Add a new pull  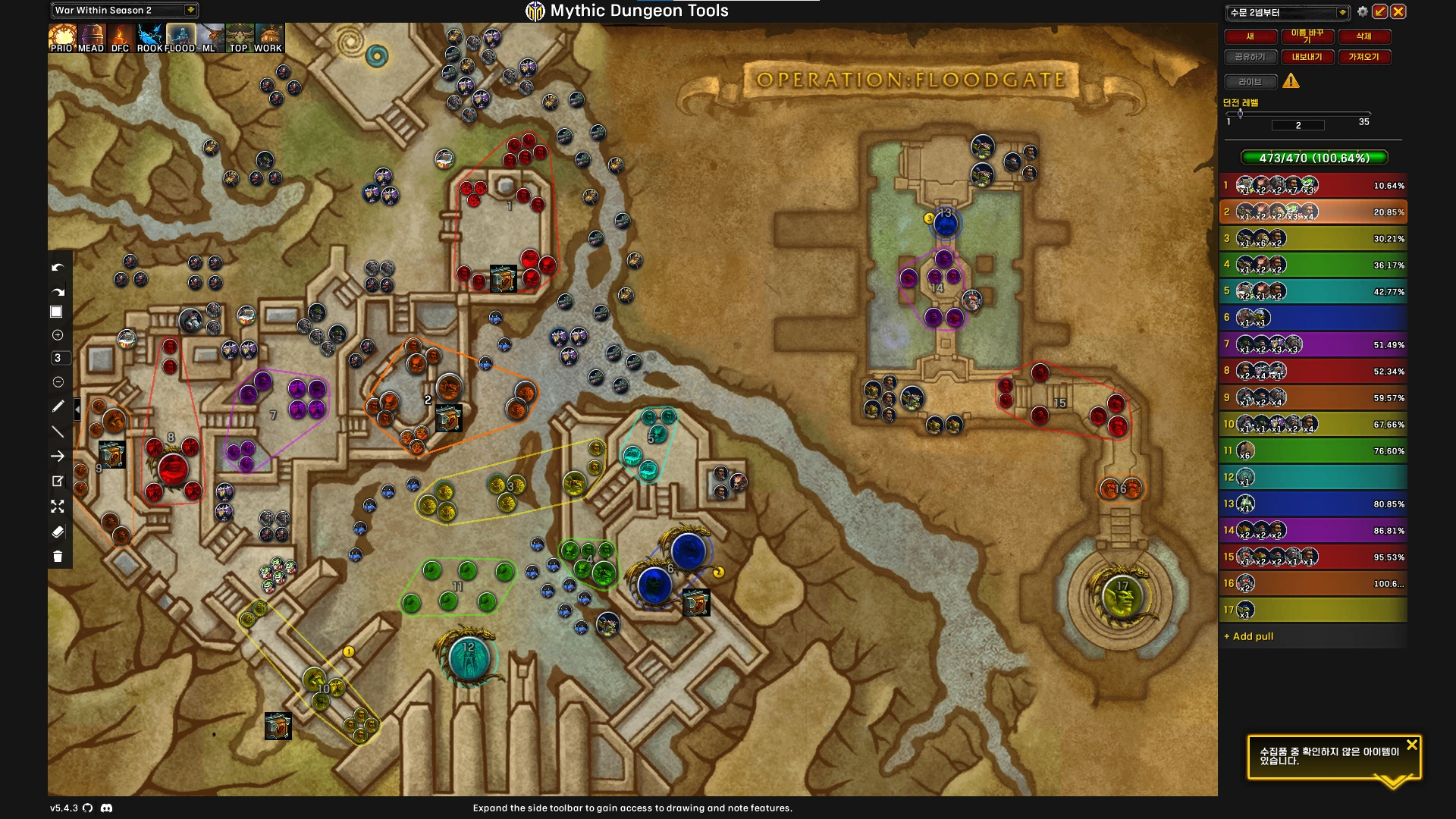coord(1253,636)
